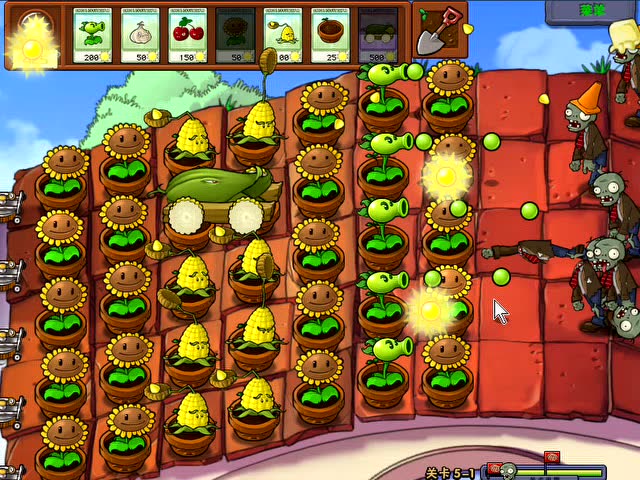Open the menu button in the corner
Screen dimensions: 640x480
coord(591,10)
